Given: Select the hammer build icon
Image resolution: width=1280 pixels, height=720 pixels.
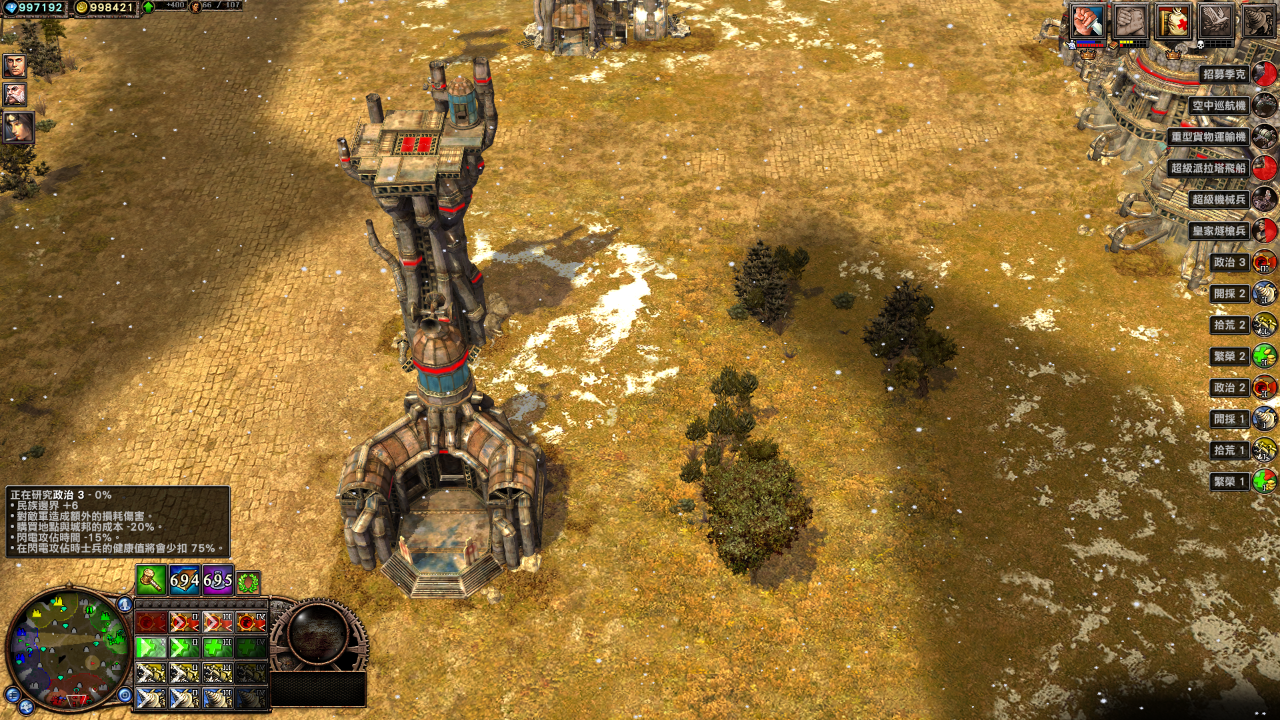Looking at the screenshot, I should (151, 580).
